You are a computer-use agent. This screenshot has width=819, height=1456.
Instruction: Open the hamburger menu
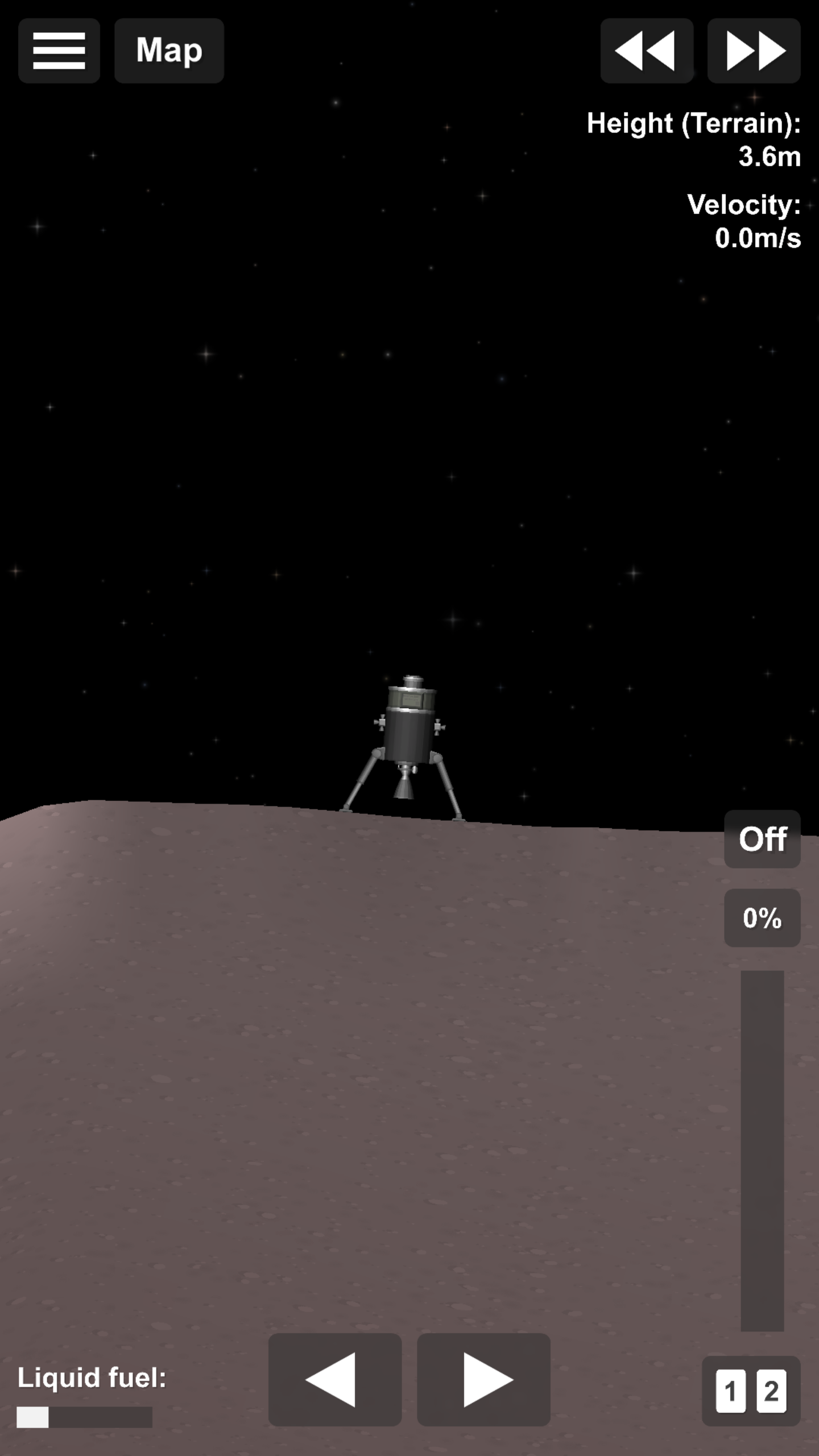pos(59,51)
